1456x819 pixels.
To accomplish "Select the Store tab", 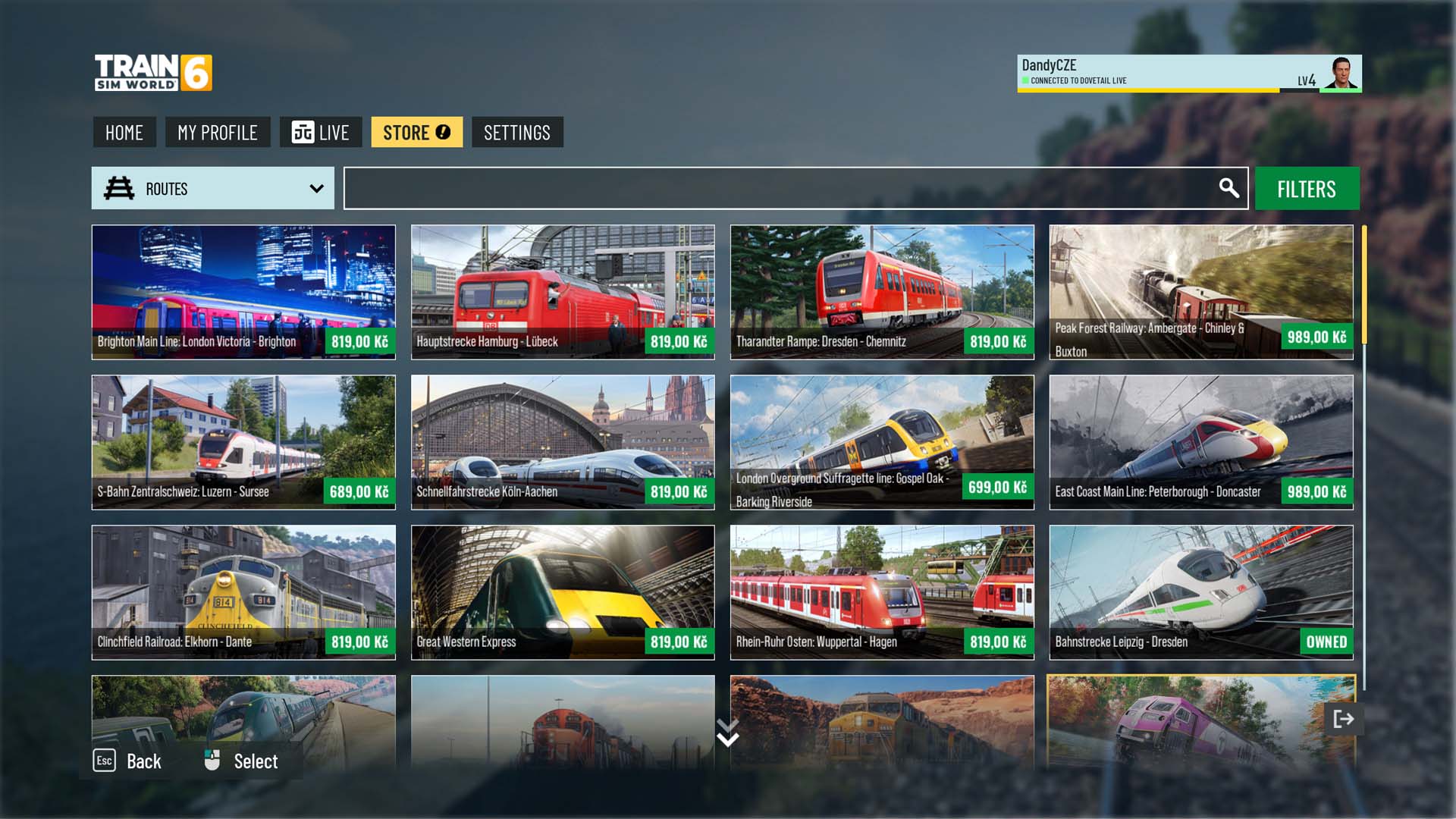I will tap(416, 133).
